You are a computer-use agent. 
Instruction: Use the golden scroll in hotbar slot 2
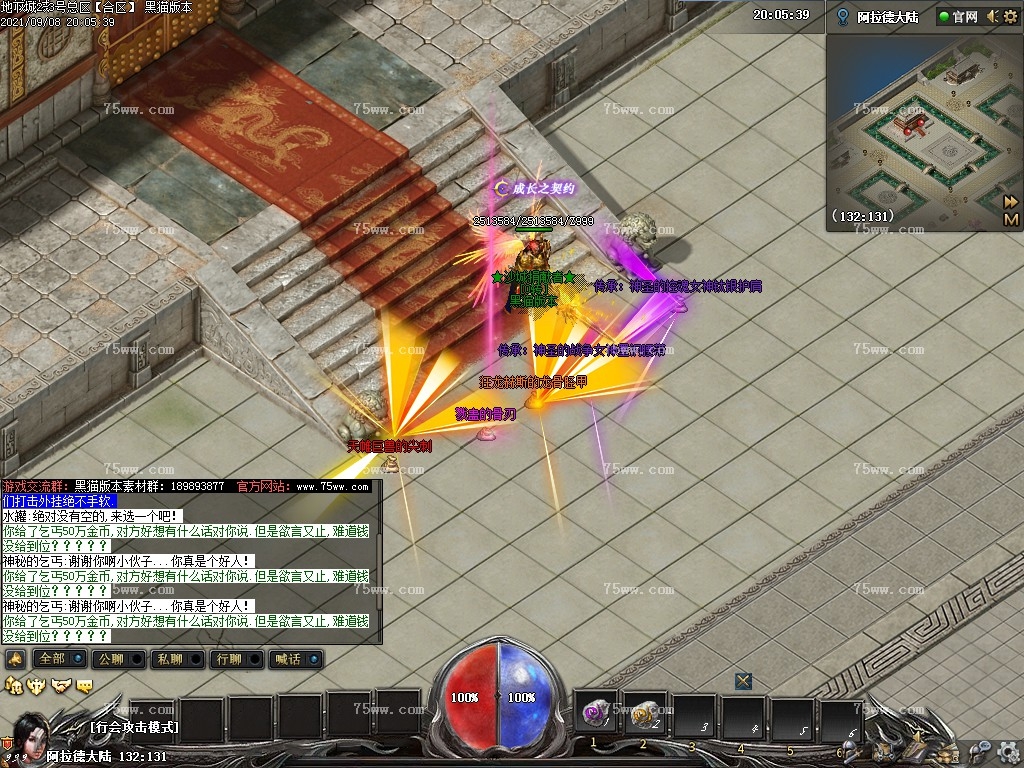643,714
